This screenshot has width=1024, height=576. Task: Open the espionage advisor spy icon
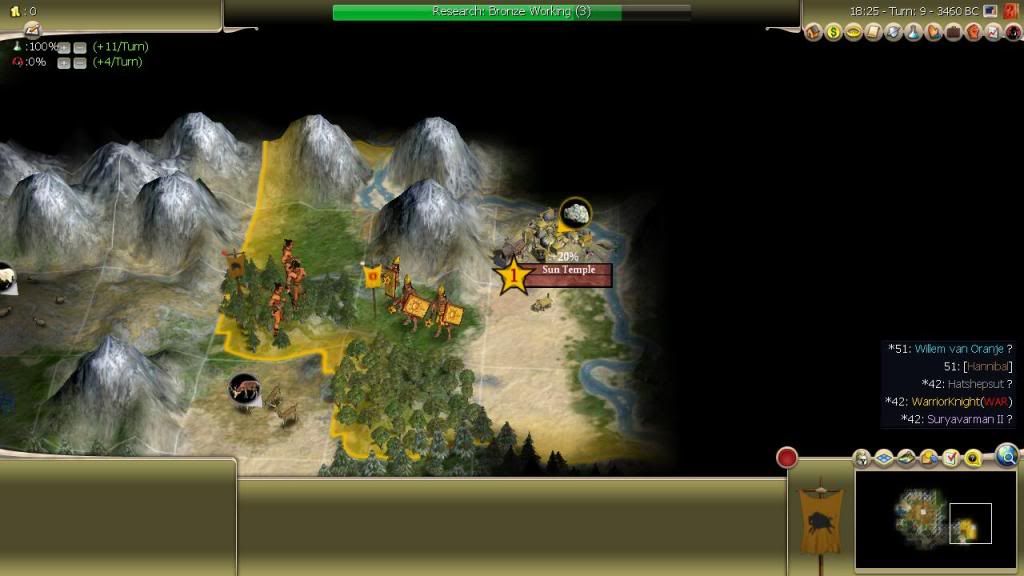1012,33
